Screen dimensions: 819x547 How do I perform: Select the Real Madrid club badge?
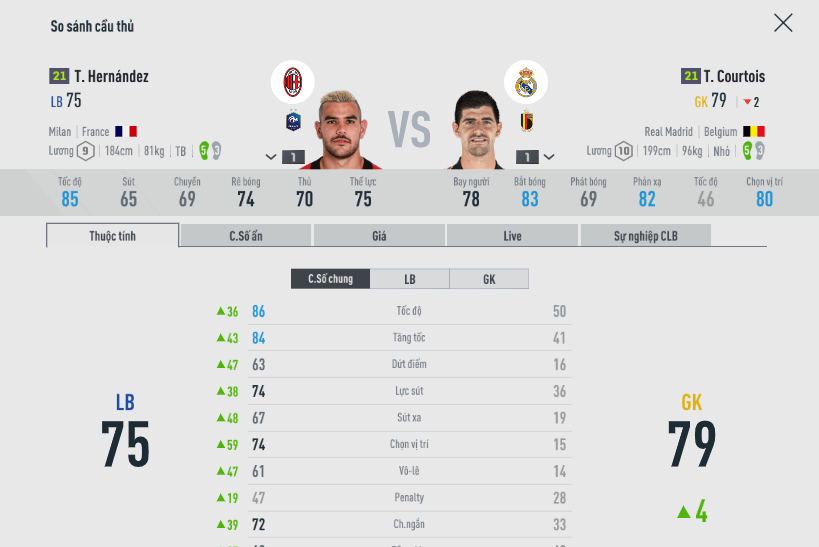pyautogui.click(x=526, y=83)
